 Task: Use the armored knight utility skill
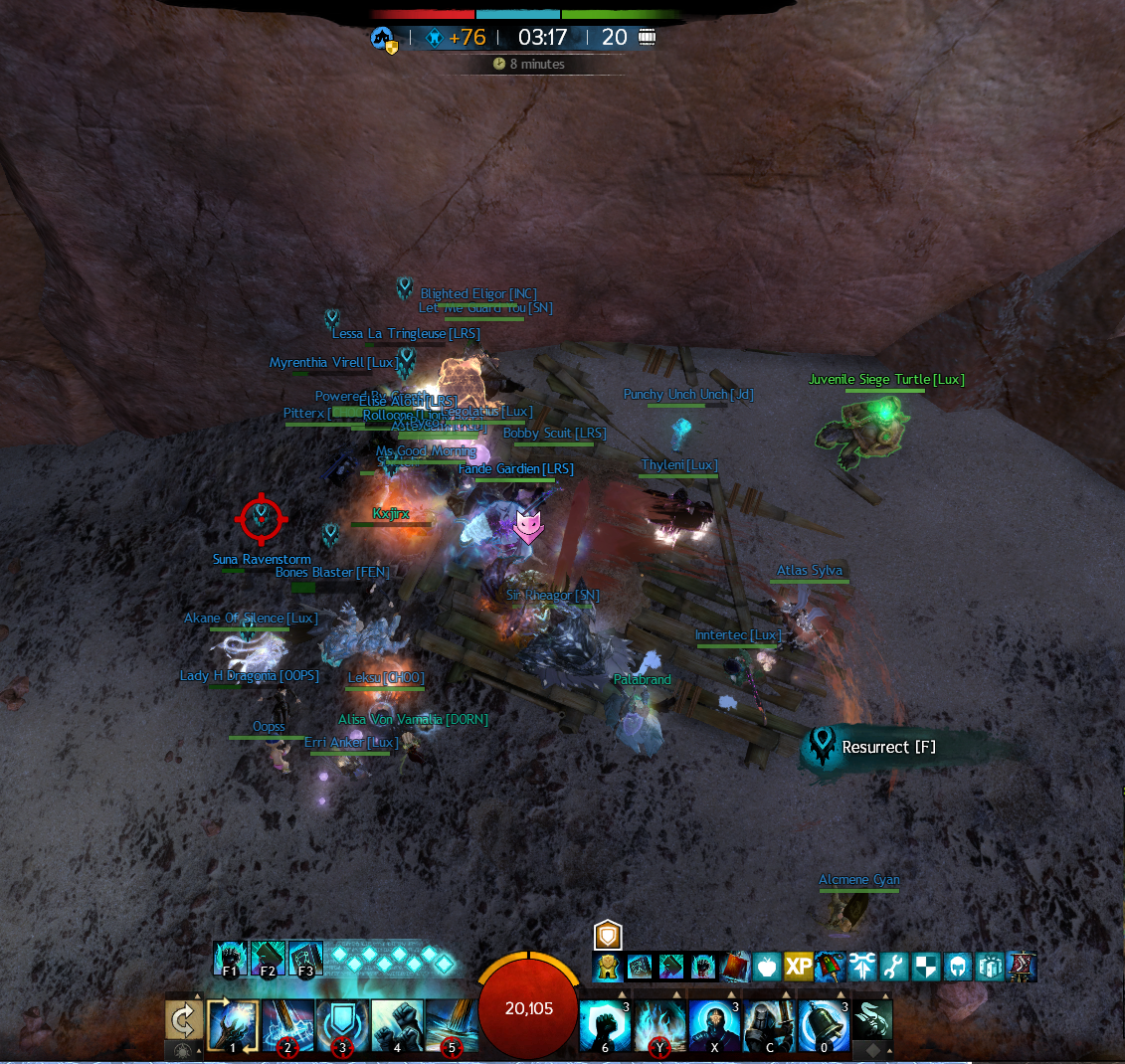point(769,1025)
